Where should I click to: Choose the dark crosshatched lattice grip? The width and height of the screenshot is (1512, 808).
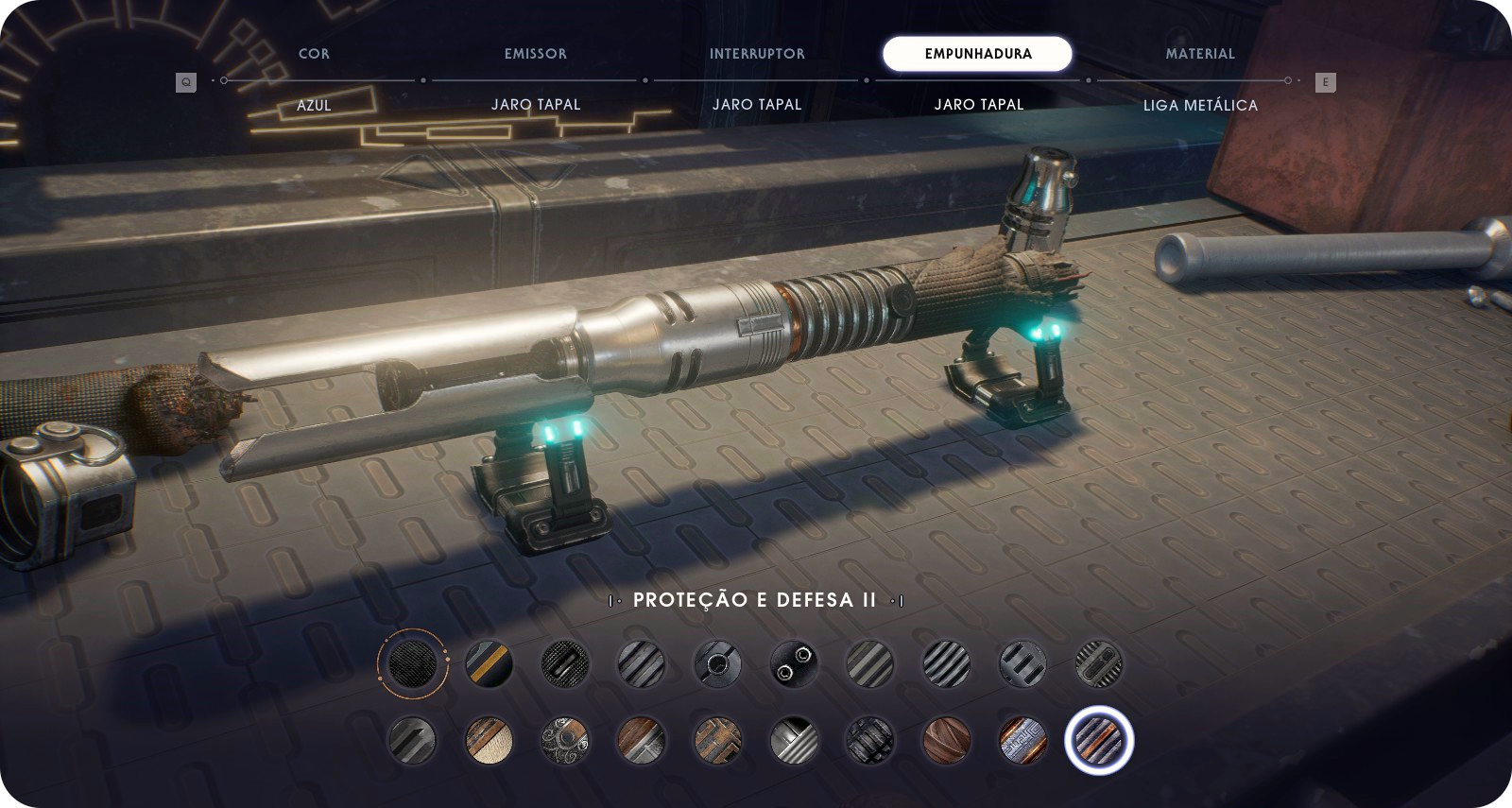[x=869, y=740]
